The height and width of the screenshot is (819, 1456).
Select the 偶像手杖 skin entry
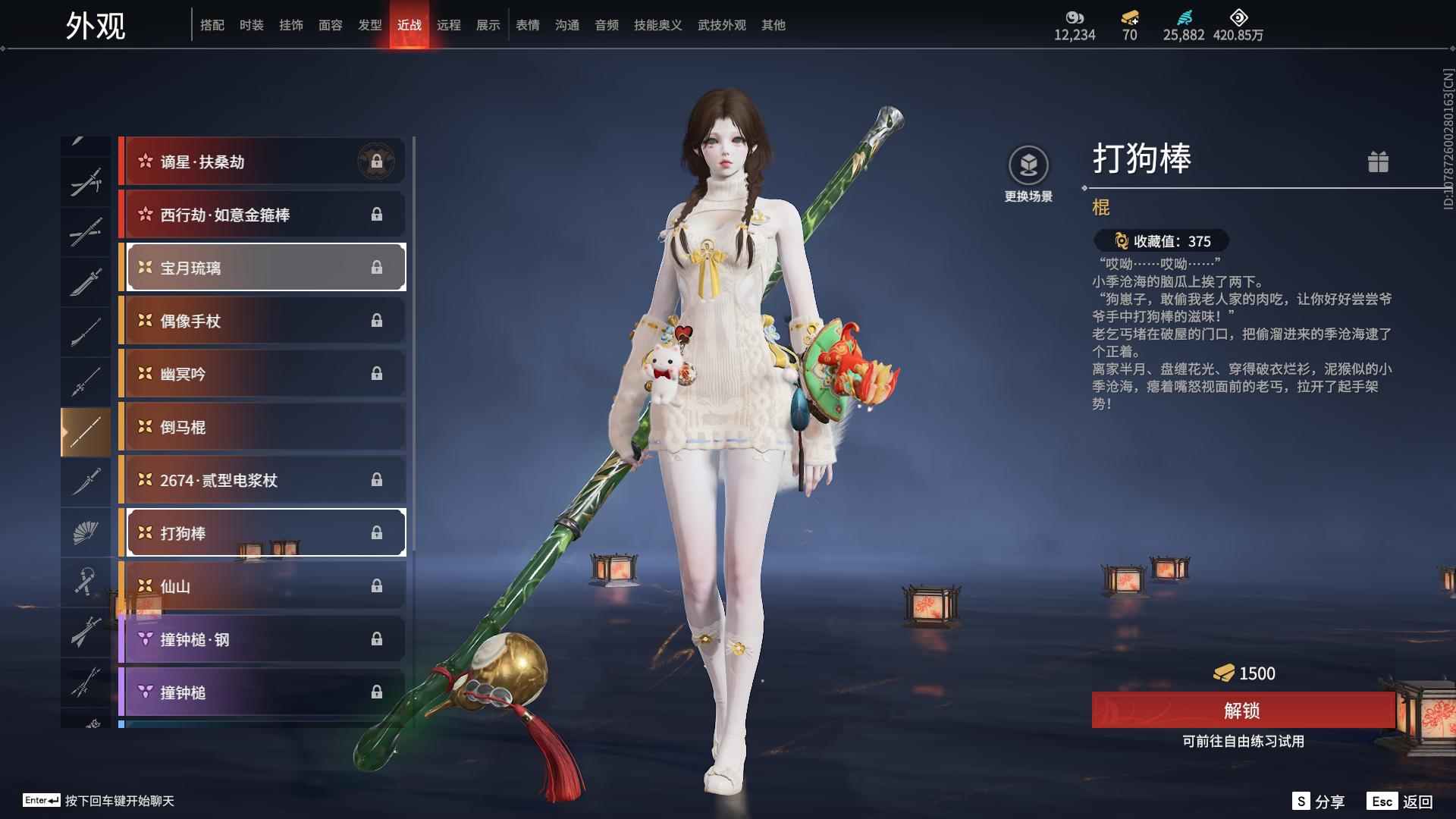click(263, 320)
